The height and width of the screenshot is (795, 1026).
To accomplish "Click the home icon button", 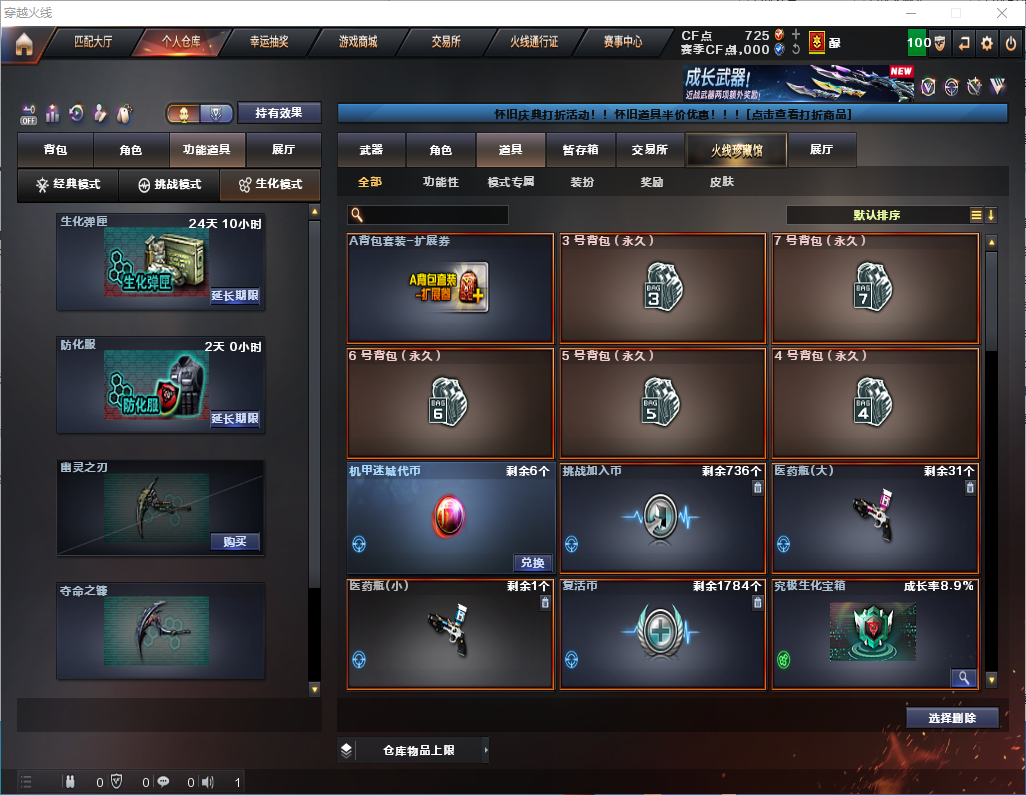I will (x=23, y=44).
